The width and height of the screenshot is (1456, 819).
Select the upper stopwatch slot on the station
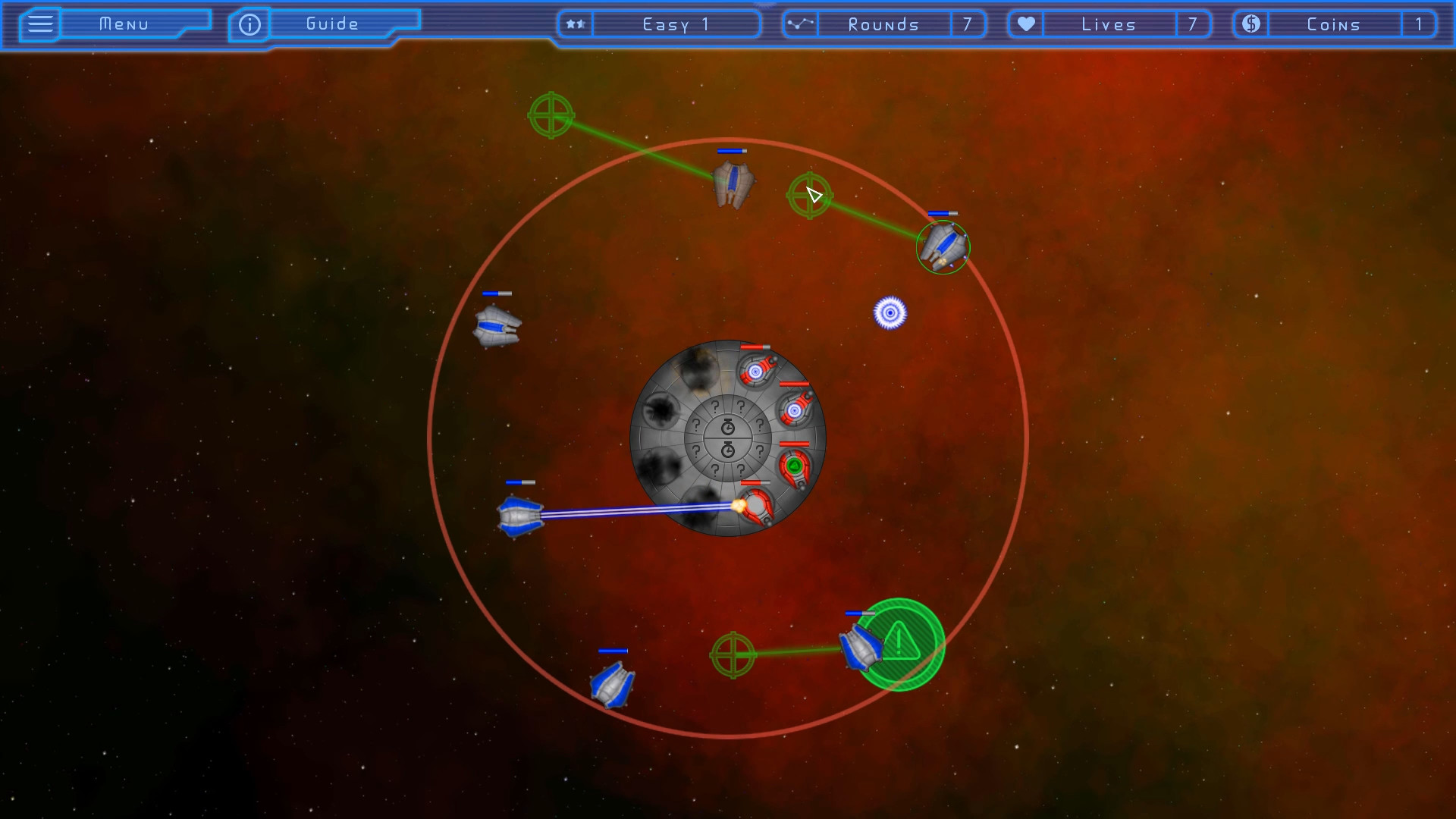pos(728,425)
